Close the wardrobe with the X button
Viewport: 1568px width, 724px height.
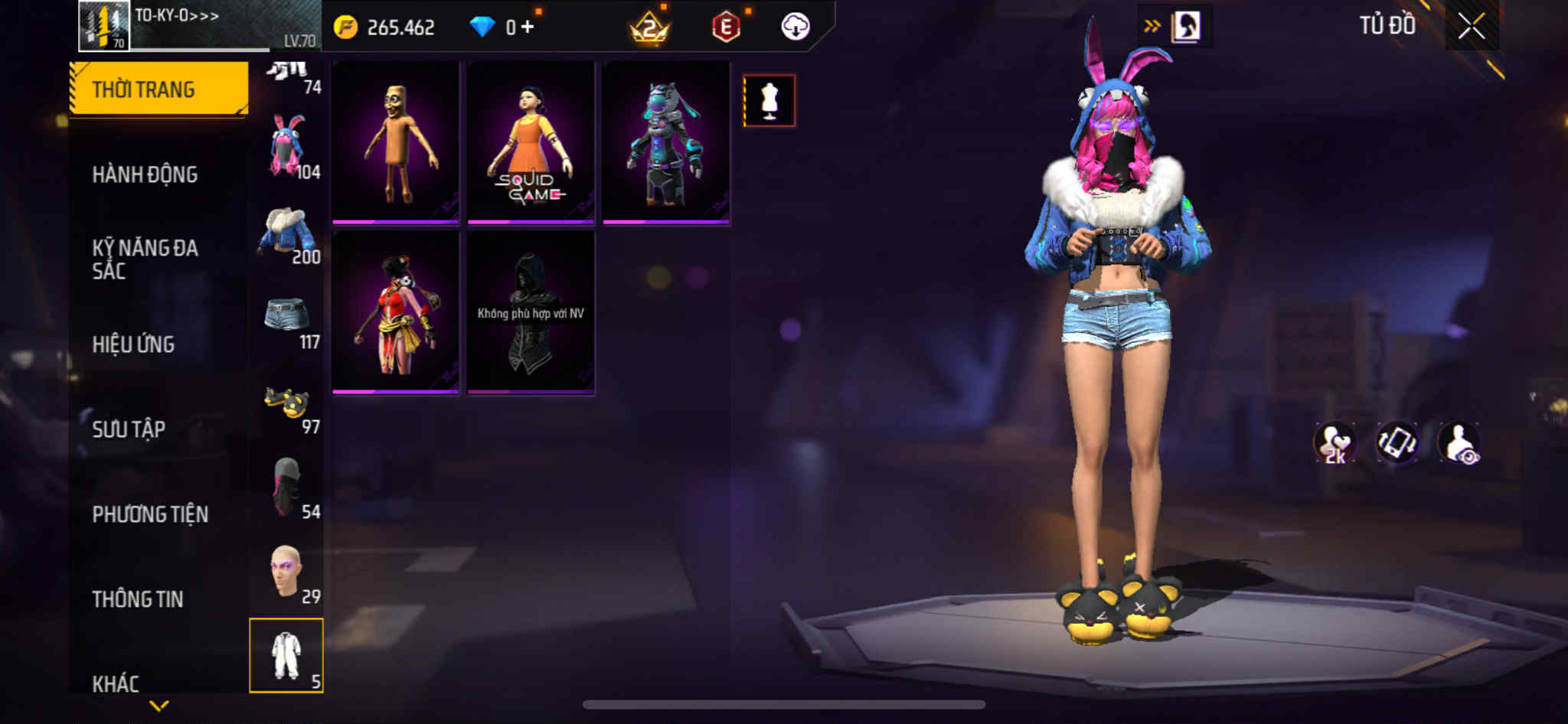point(1471,27)
